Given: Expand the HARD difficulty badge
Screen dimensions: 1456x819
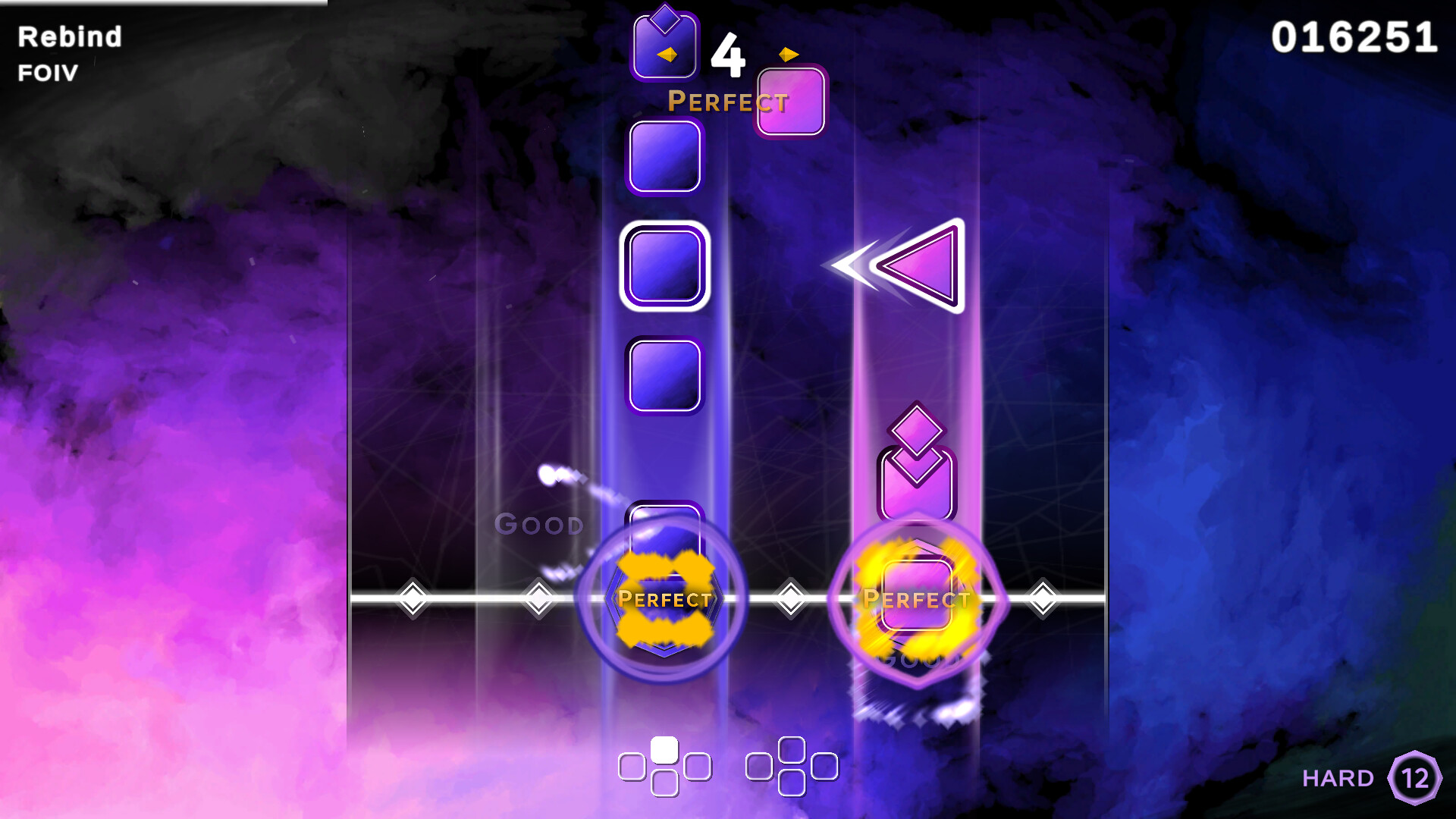Looking at the screenshot, I should point(1417,778).
